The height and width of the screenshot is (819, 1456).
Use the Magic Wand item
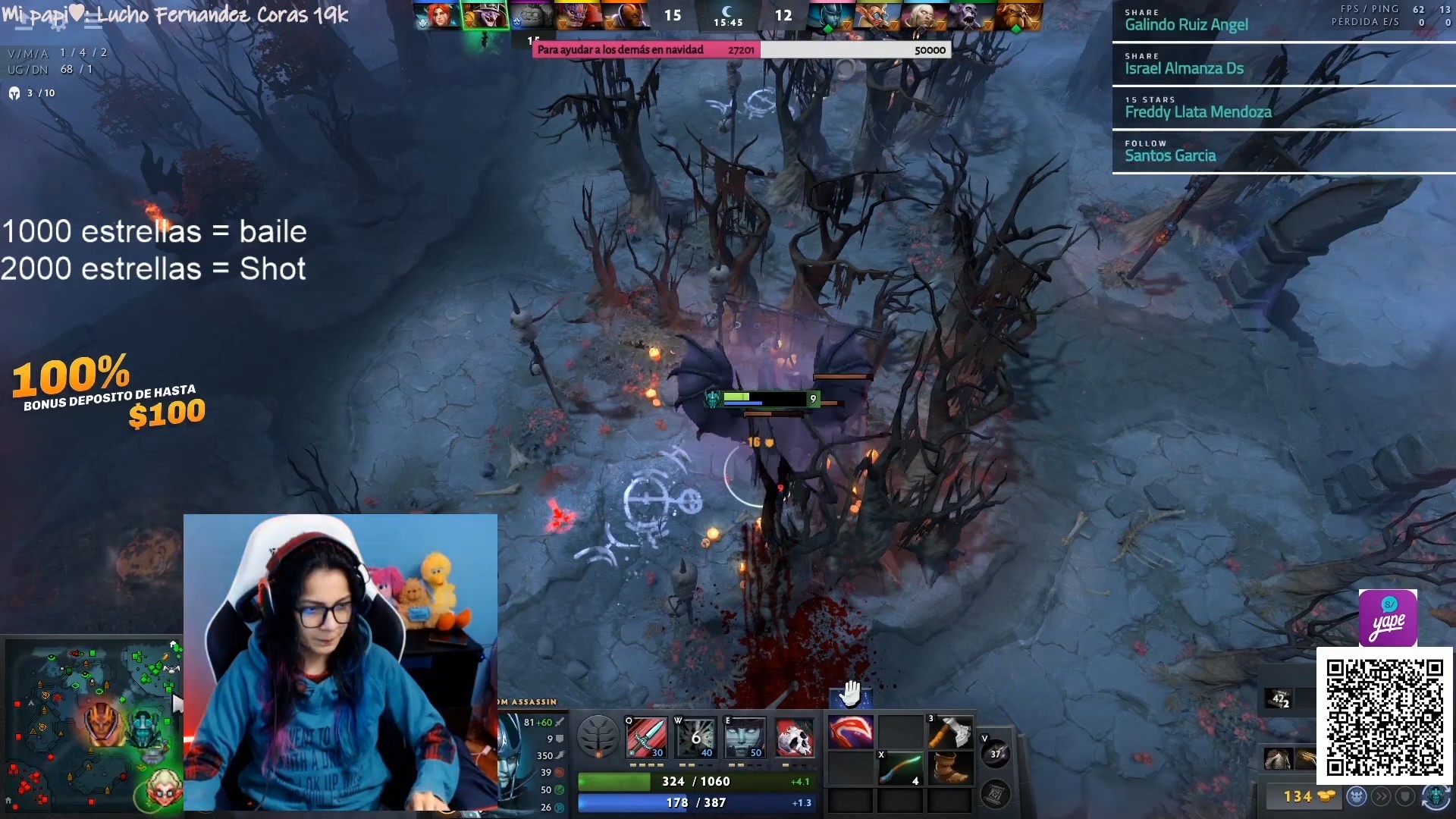(899, 769)
